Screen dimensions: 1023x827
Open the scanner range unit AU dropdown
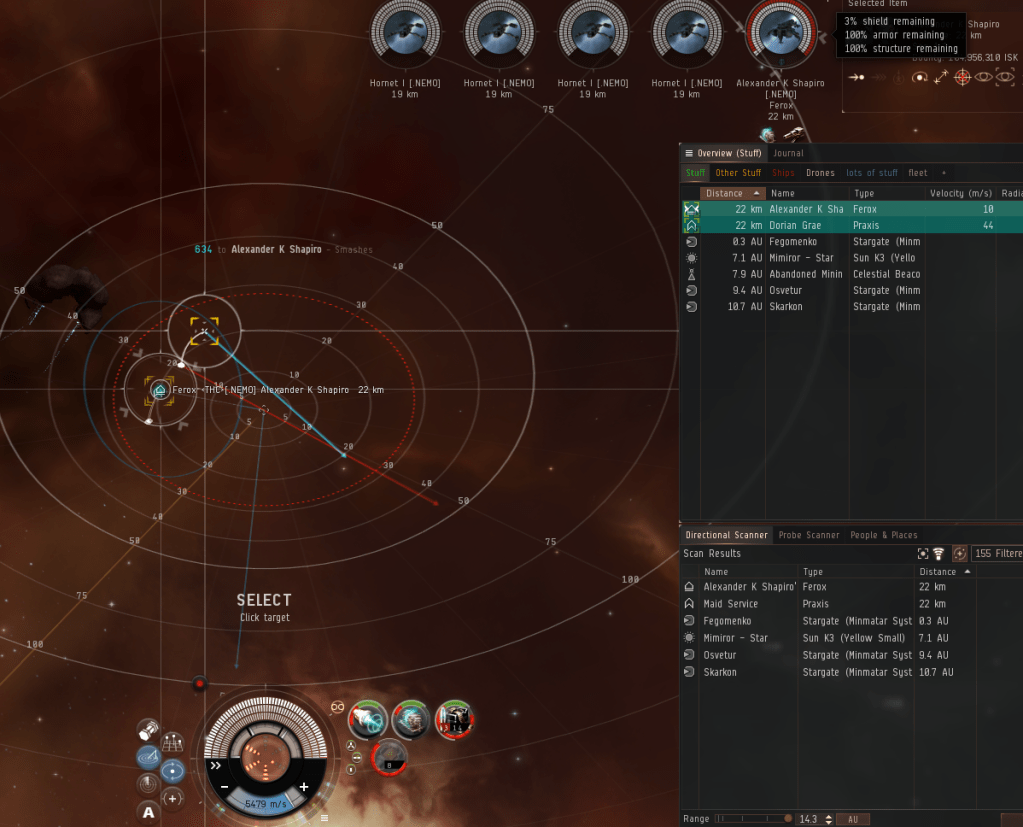click(x=852, y=819)
